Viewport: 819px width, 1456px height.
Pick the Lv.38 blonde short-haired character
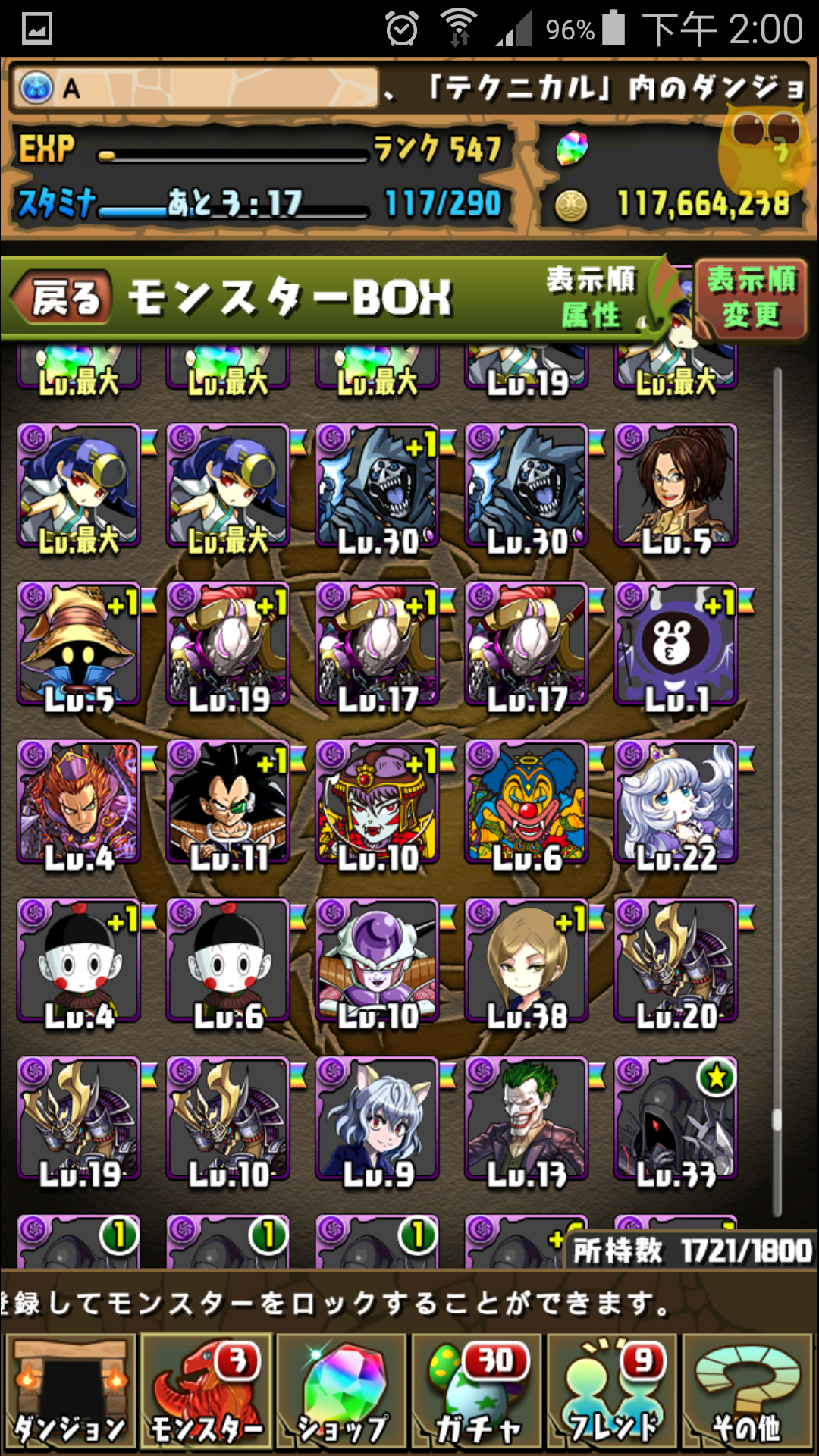[527, 962]
